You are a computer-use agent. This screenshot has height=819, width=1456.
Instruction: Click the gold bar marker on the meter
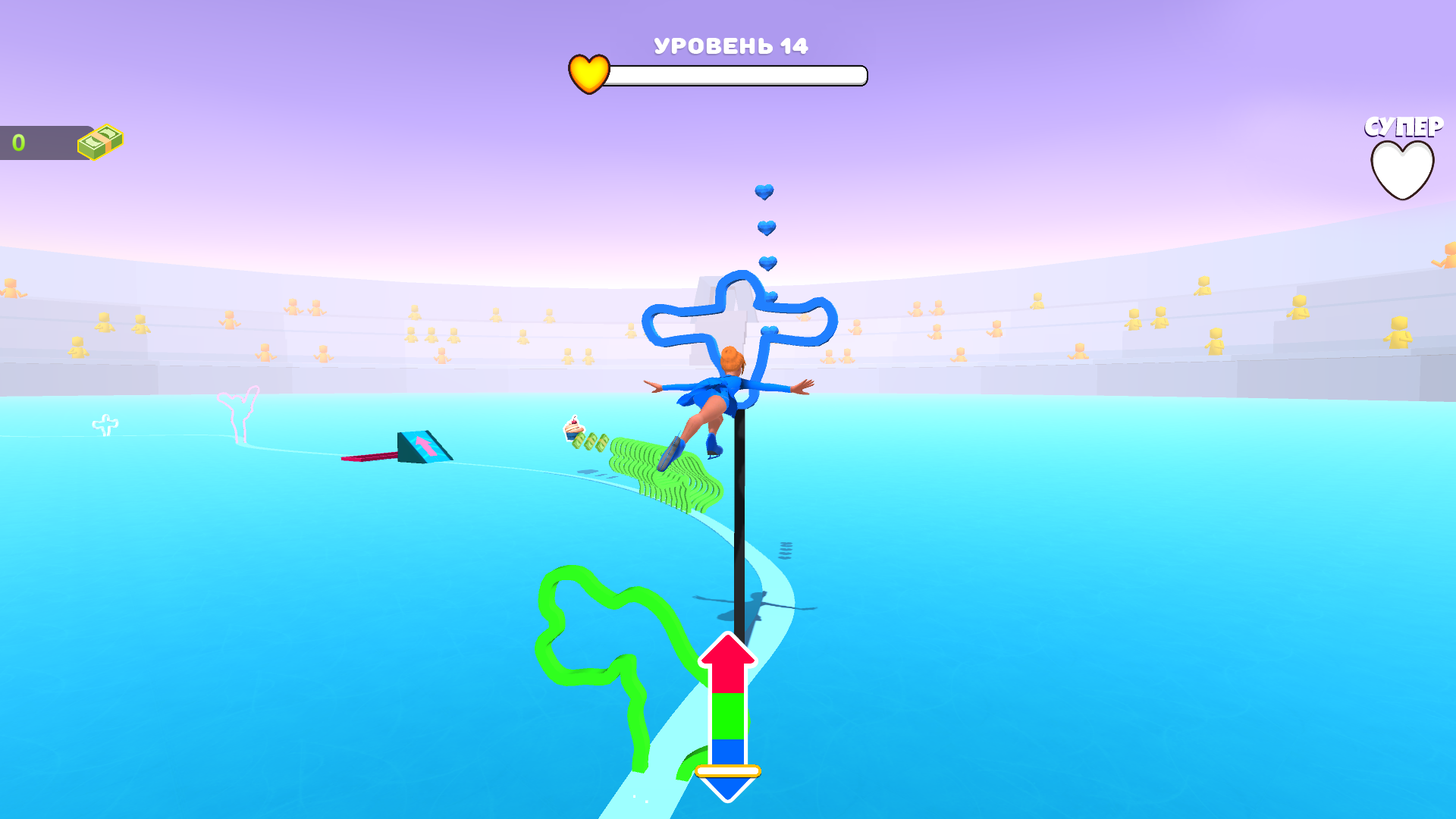[729, 769]
